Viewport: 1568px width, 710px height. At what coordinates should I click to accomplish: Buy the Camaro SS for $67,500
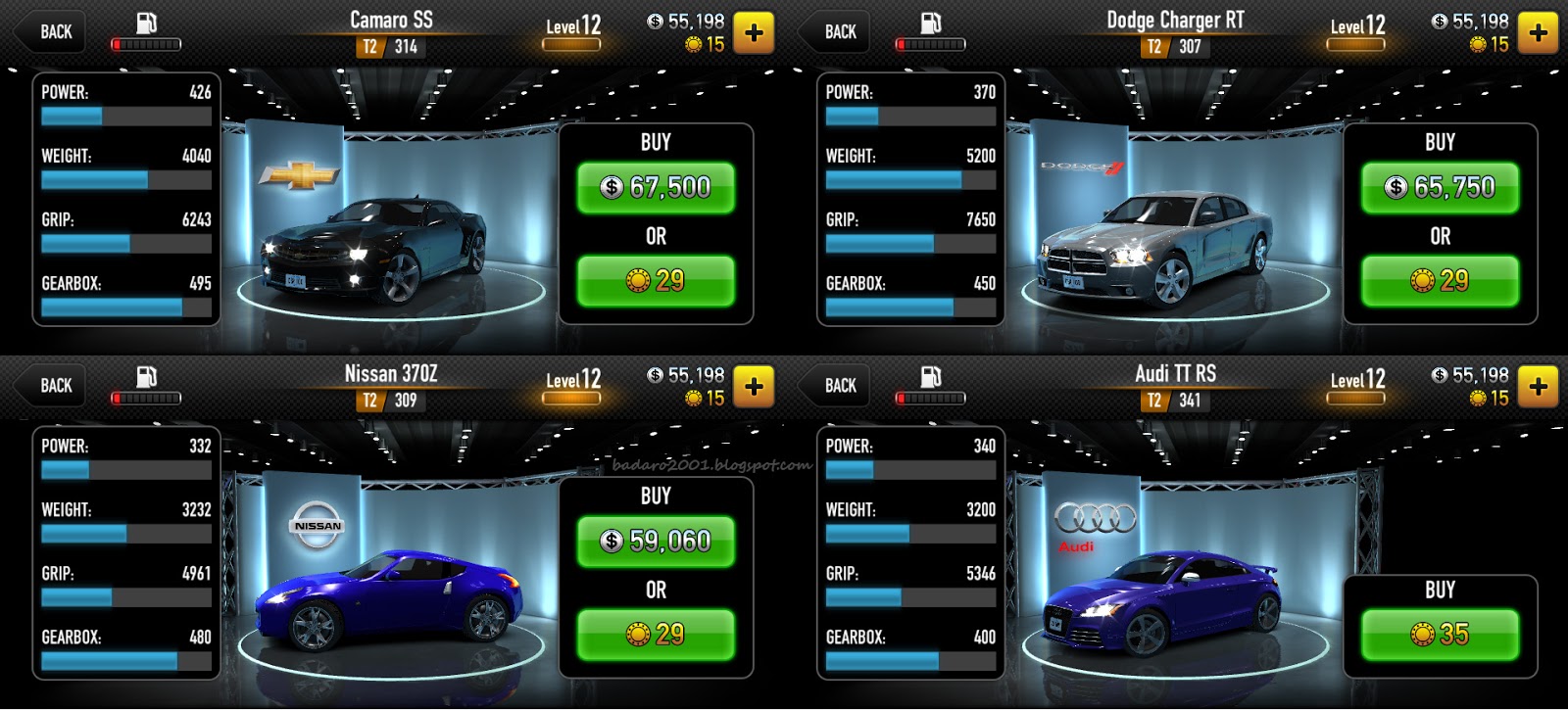pyautogui.click(x=655, y=184)
